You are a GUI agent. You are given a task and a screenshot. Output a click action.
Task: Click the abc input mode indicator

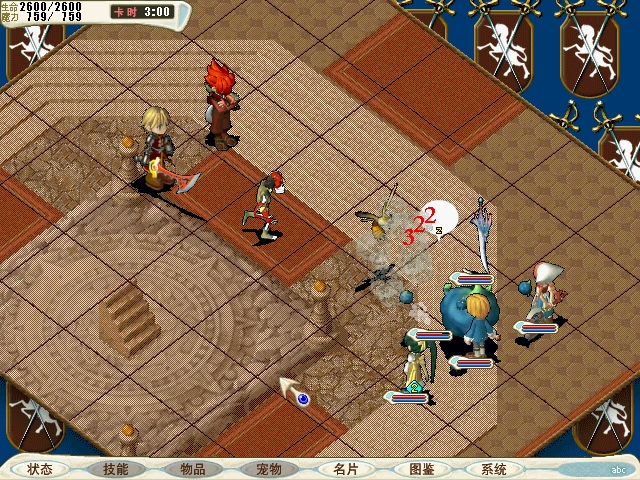618,469
